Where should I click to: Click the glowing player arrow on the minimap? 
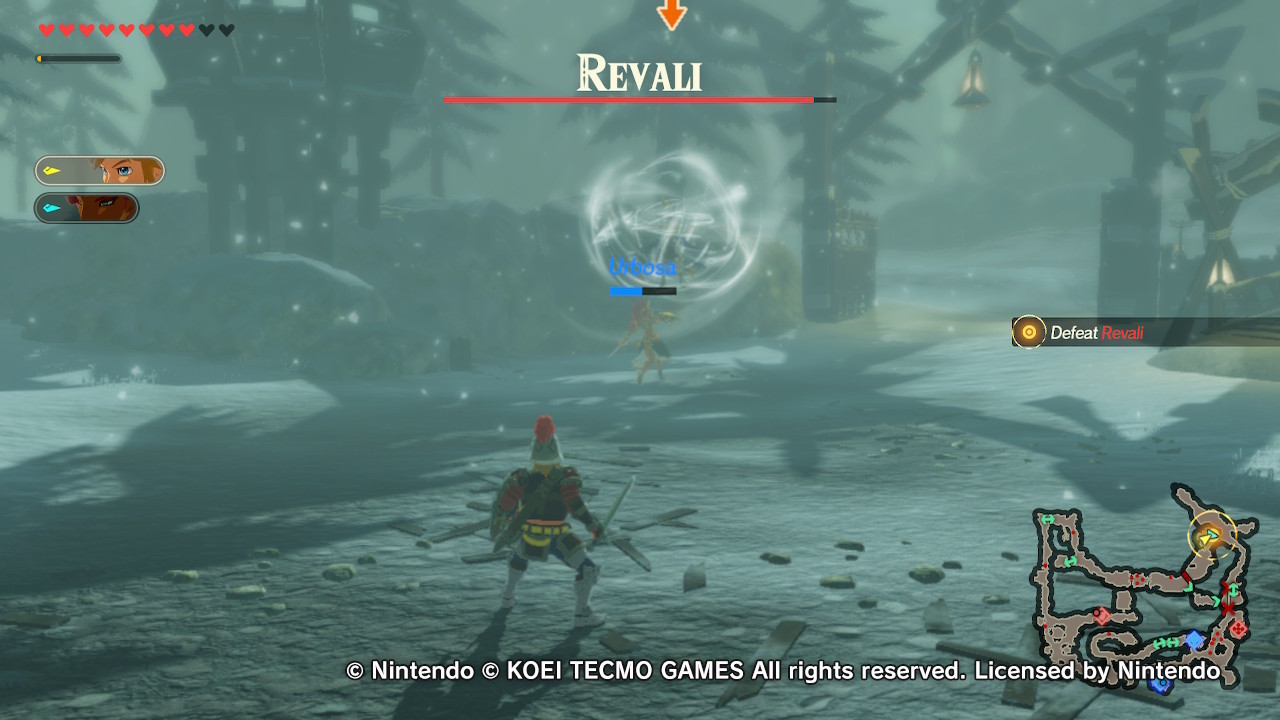(1206, 536)
